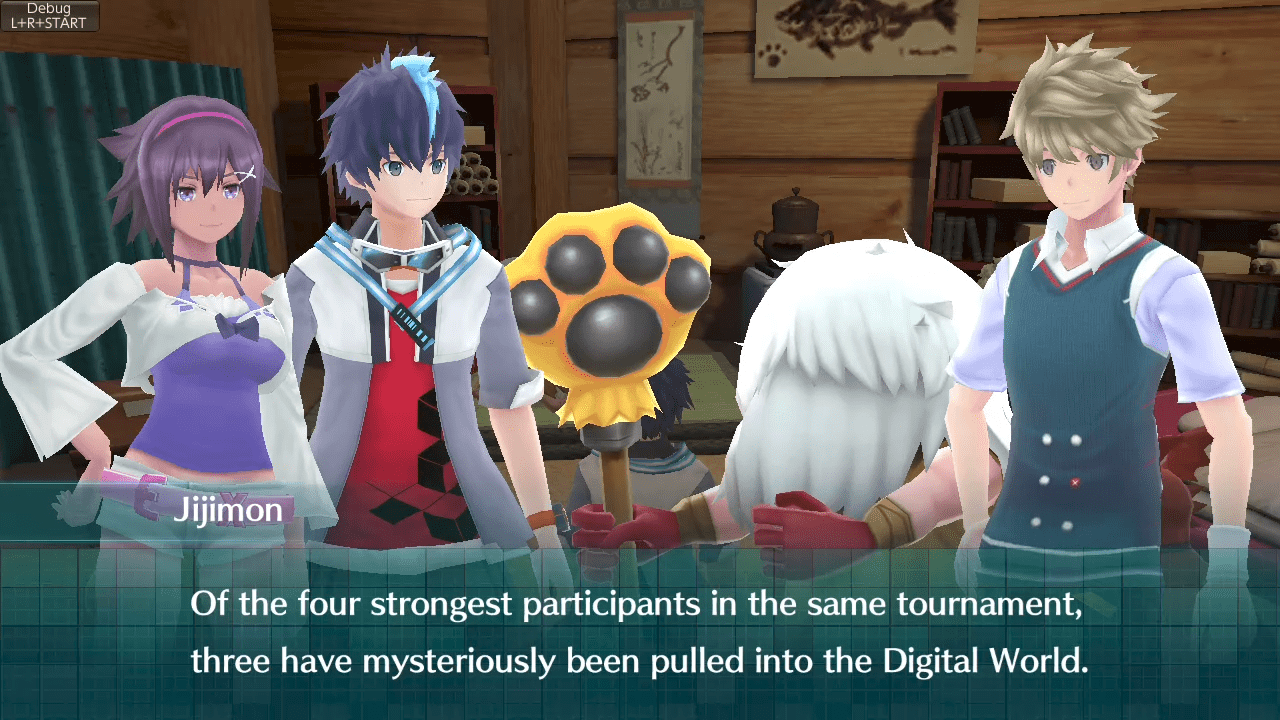Advance the dialogue by clicking the text box

tap(640, 632)
